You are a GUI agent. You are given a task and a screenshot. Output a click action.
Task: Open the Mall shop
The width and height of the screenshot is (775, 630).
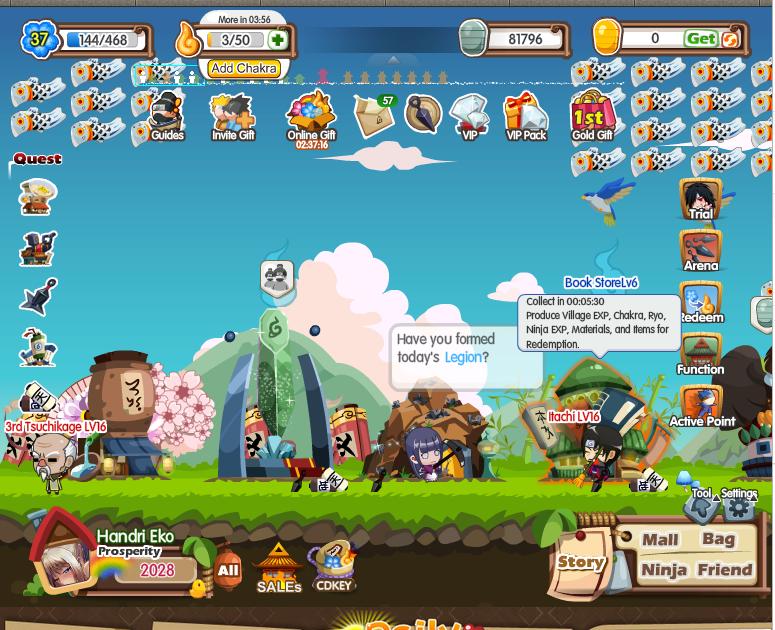(660, 540)
